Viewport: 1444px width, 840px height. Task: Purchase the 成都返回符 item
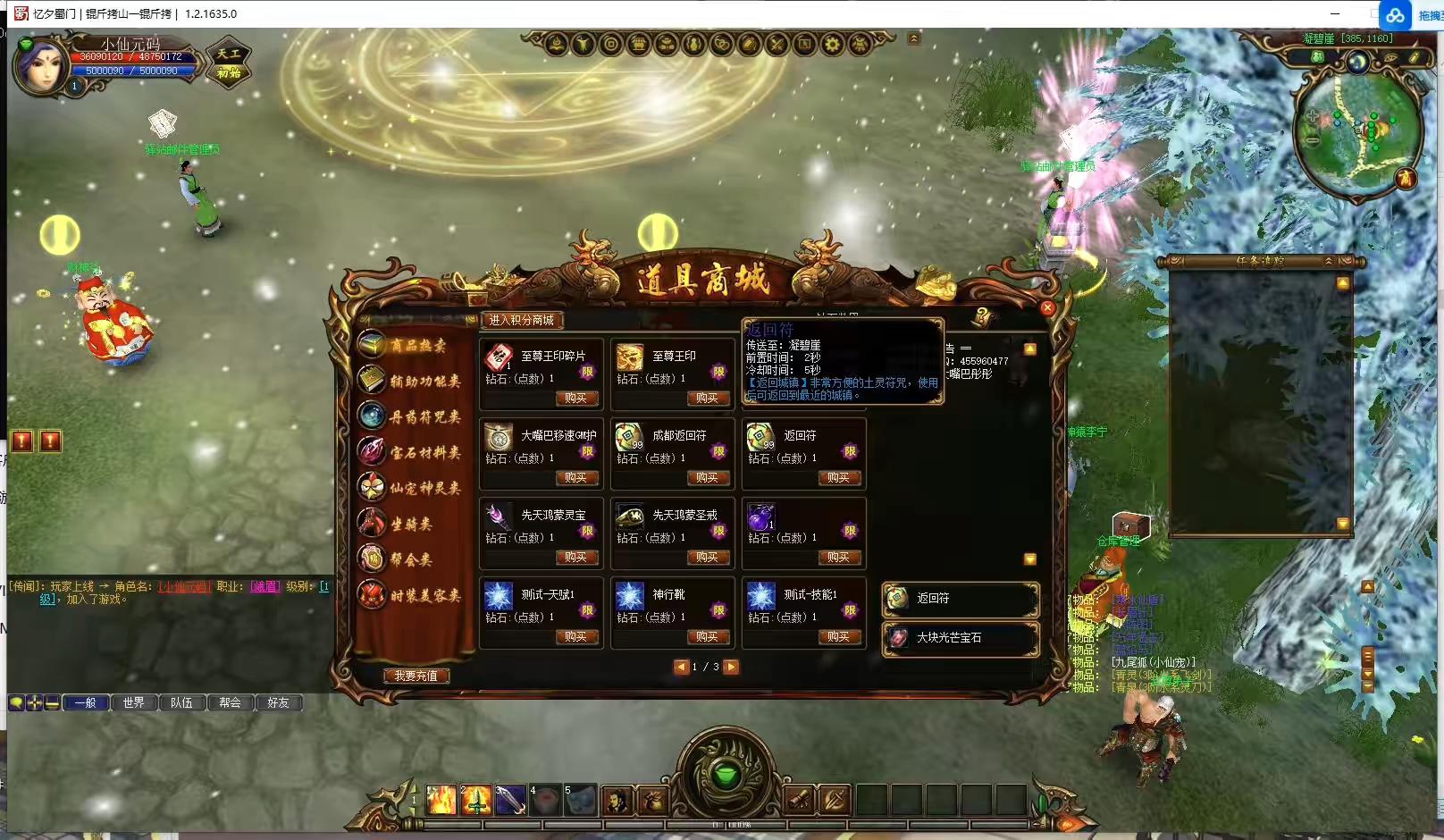pyautogui.click(x=707, y=478)
